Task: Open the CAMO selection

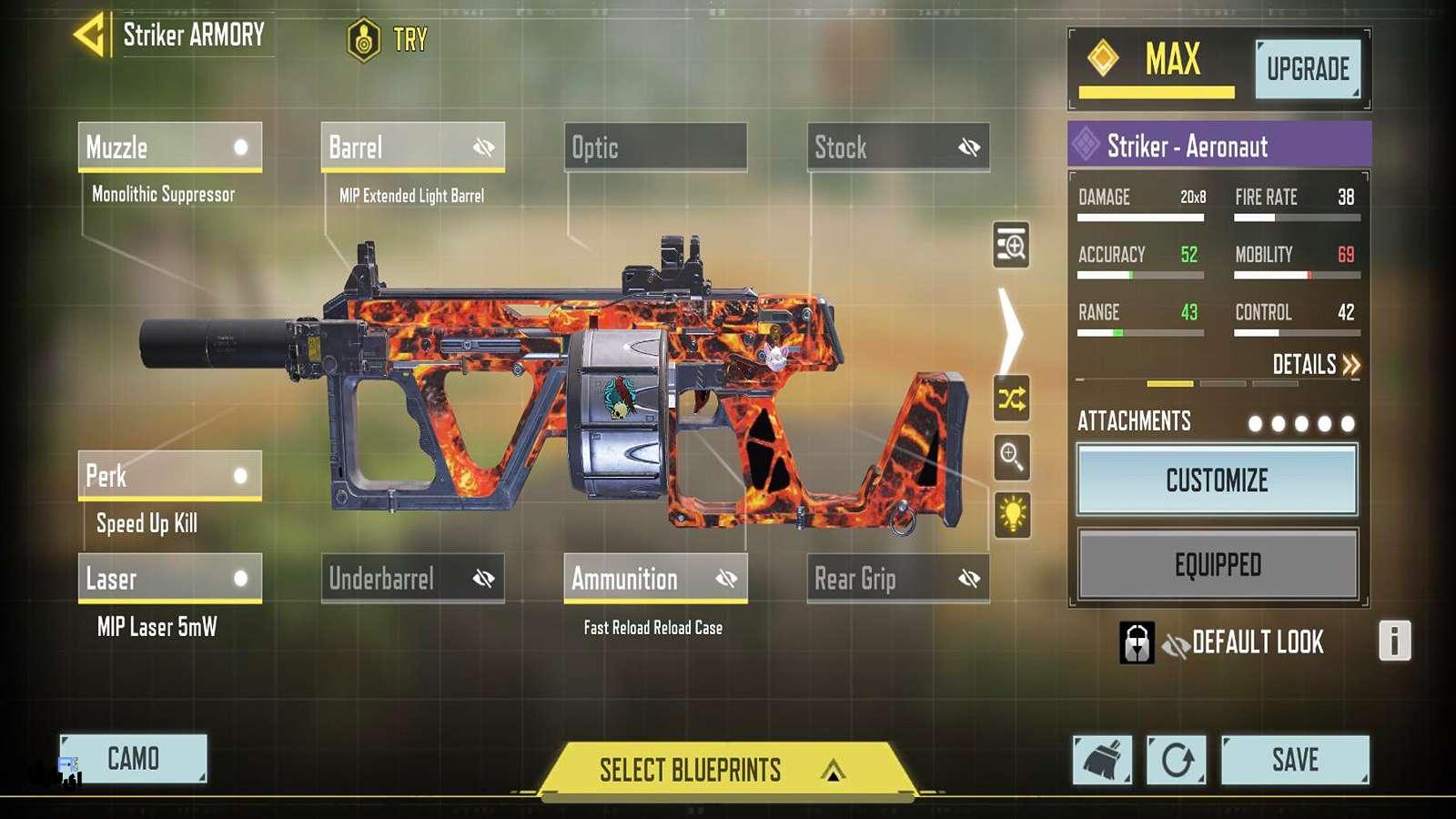Action: click(134, 758)
